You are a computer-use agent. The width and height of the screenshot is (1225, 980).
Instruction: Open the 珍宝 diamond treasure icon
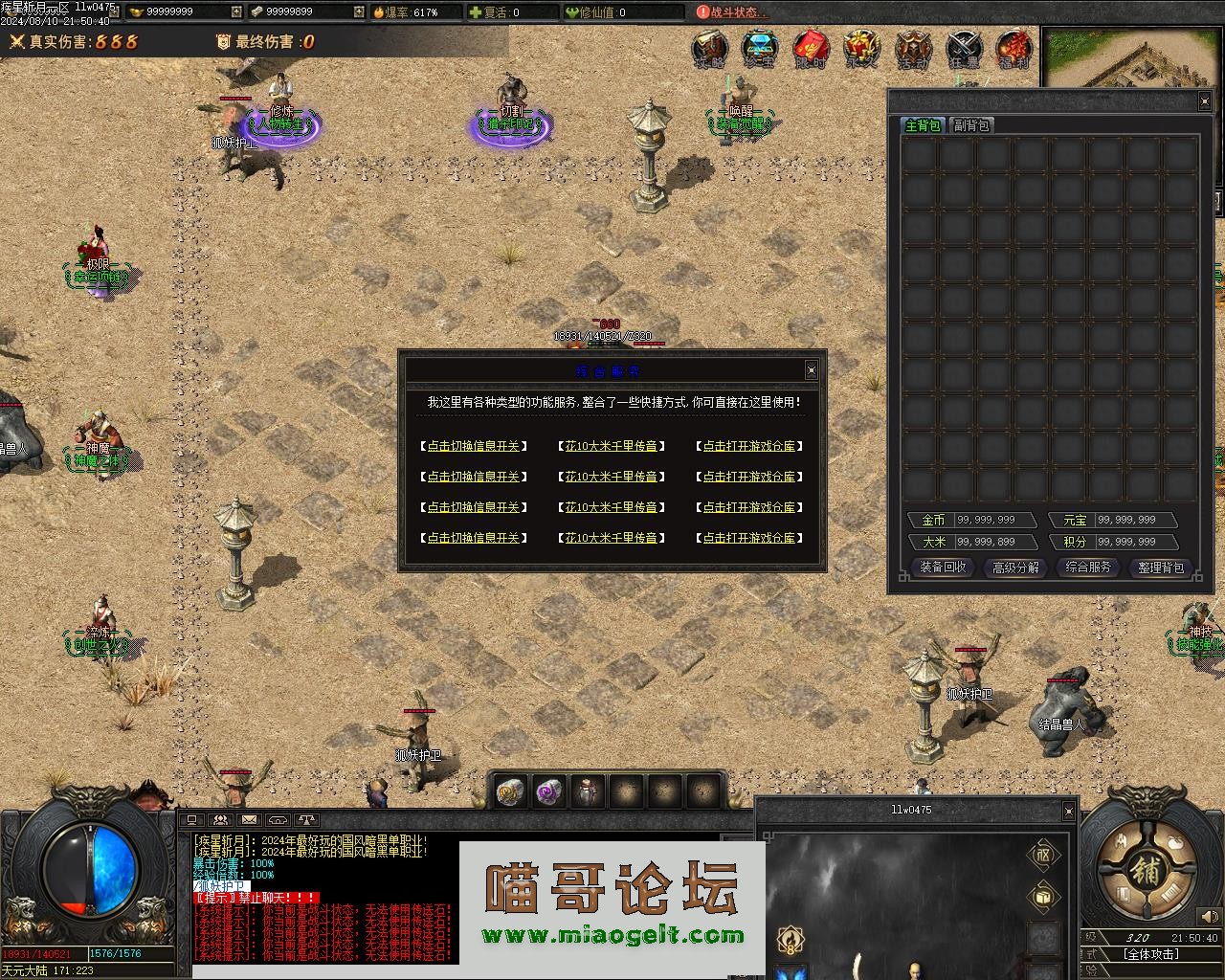(760, 49)
